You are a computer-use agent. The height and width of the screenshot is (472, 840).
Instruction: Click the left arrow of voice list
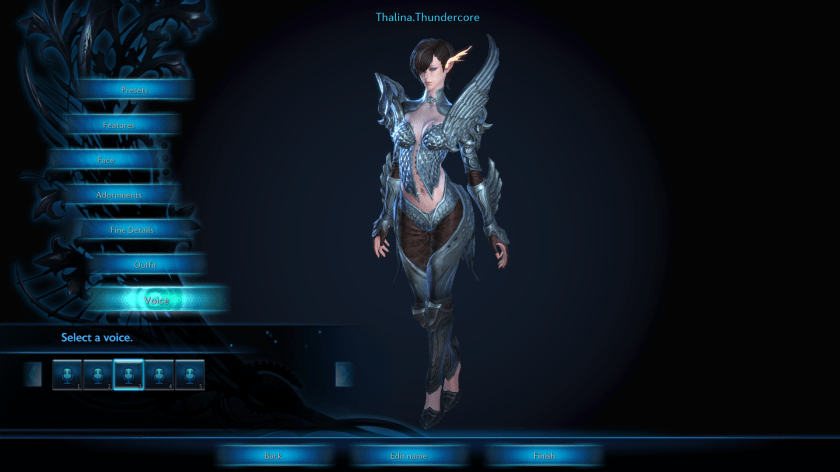point(33,374)
